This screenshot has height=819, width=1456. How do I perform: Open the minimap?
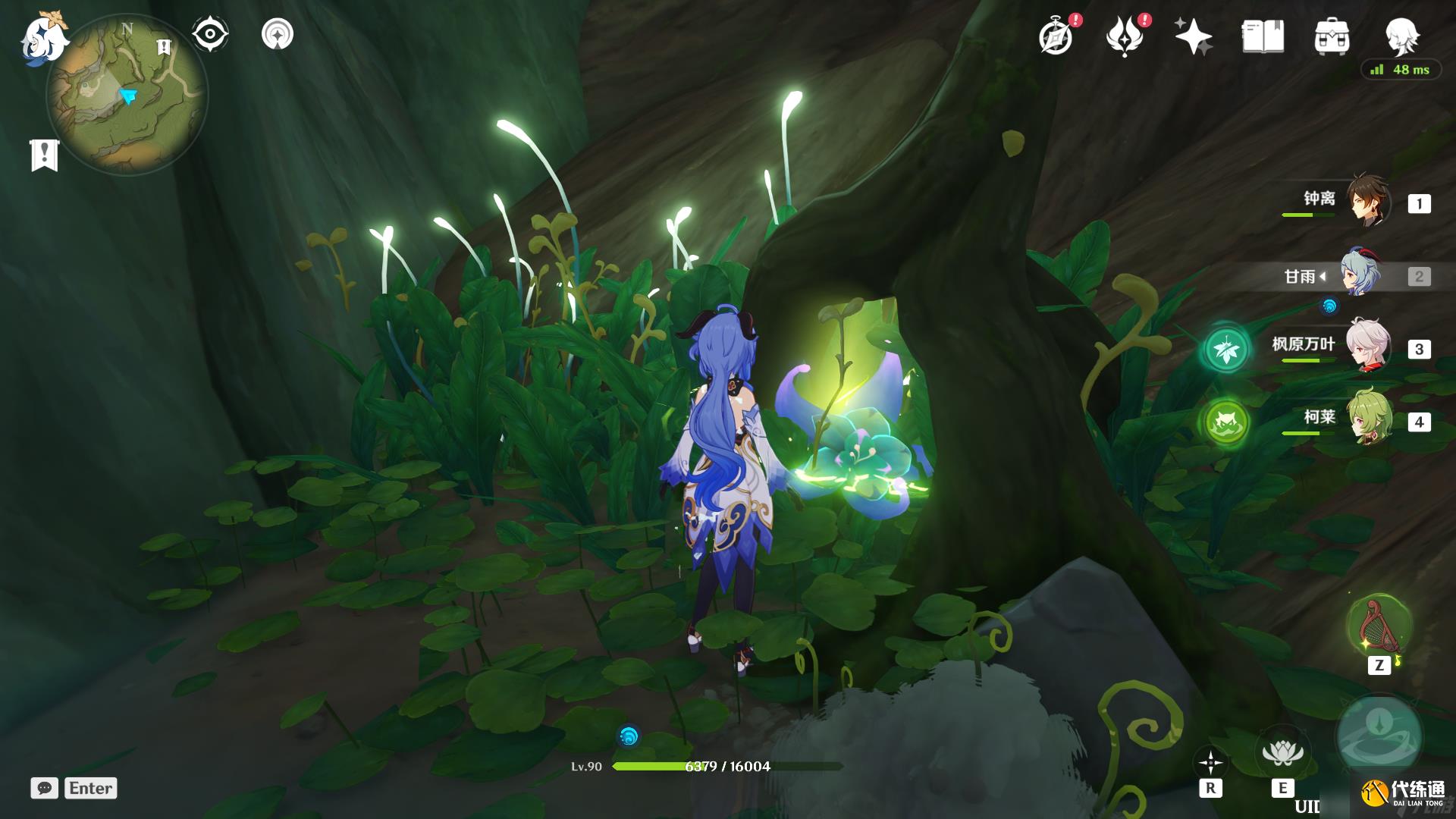coord(127,96)
